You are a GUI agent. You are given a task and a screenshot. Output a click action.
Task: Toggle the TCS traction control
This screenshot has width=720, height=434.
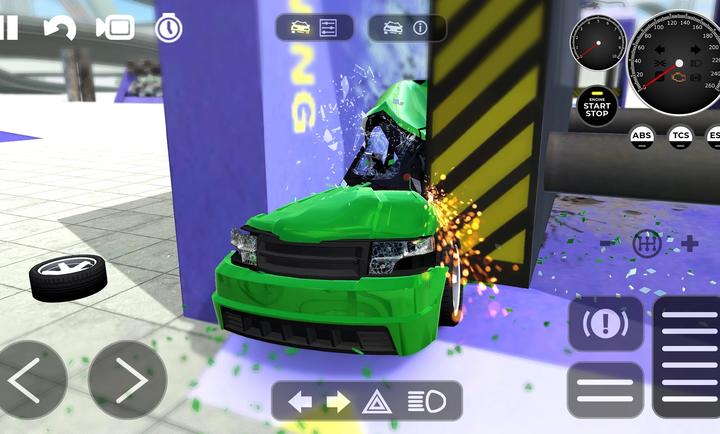[681, 136]
